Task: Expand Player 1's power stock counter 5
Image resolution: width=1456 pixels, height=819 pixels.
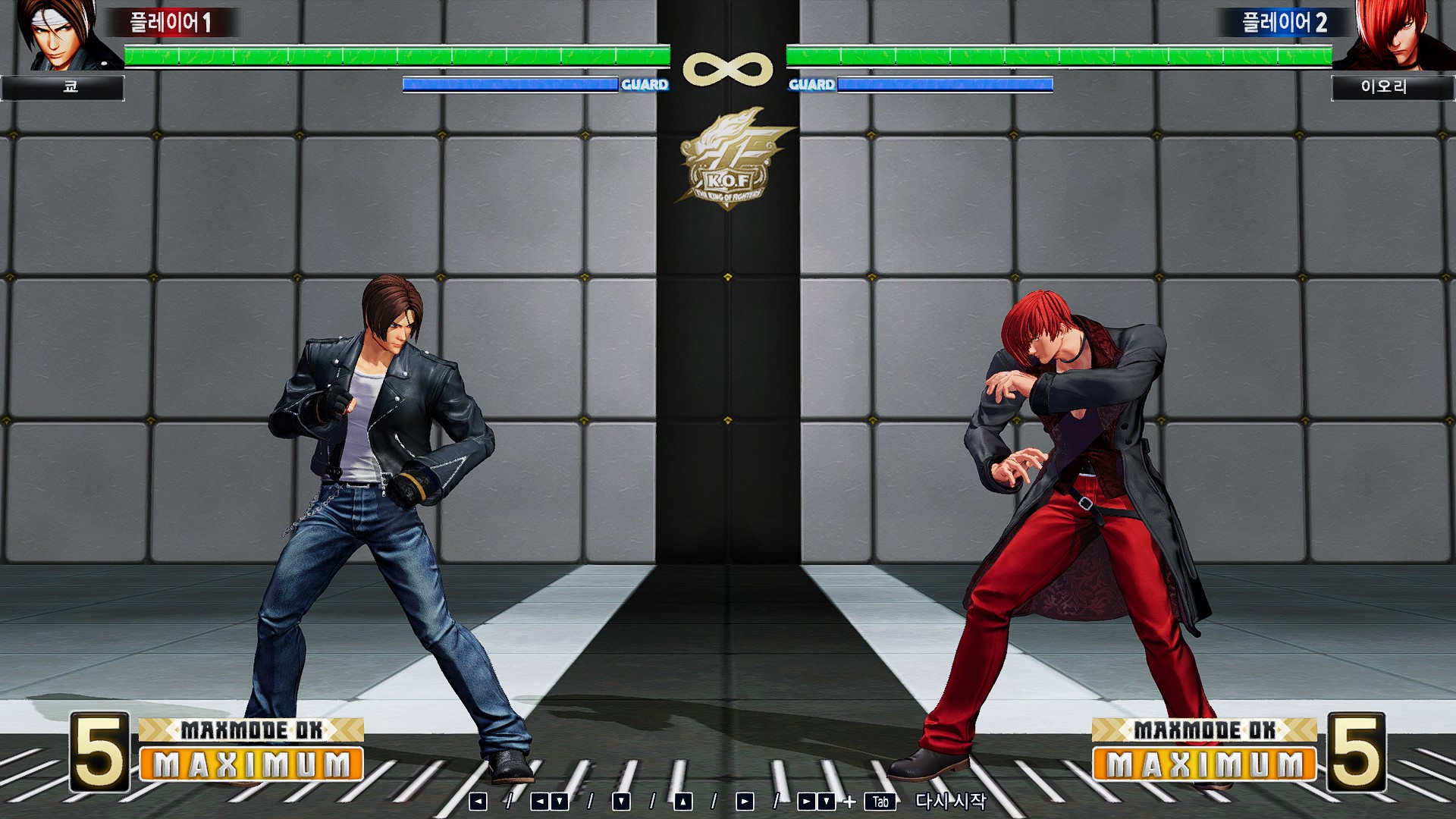Action: coord(98,751)
